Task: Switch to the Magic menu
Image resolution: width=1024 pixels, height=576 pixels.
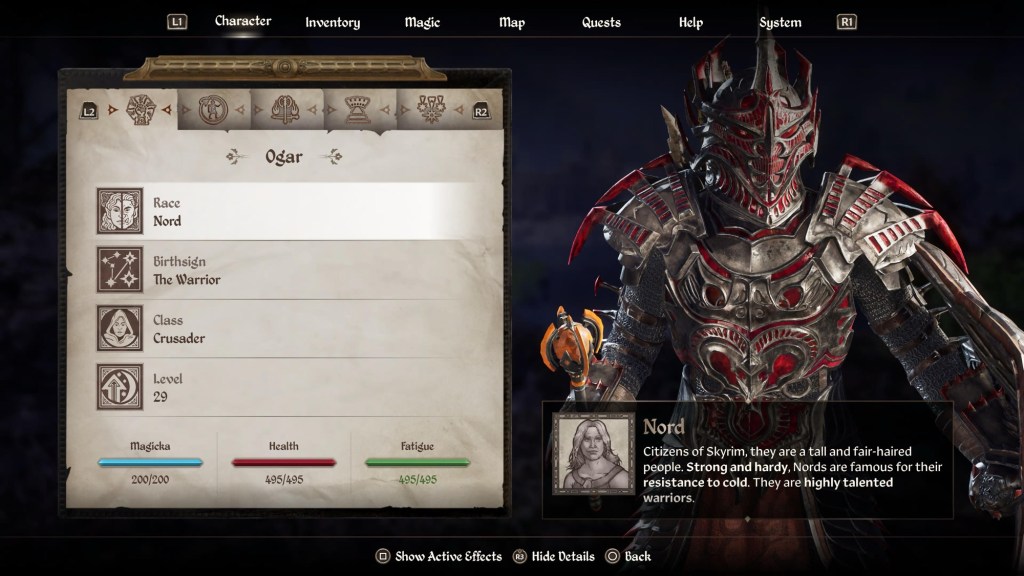Action: point(422,22)
